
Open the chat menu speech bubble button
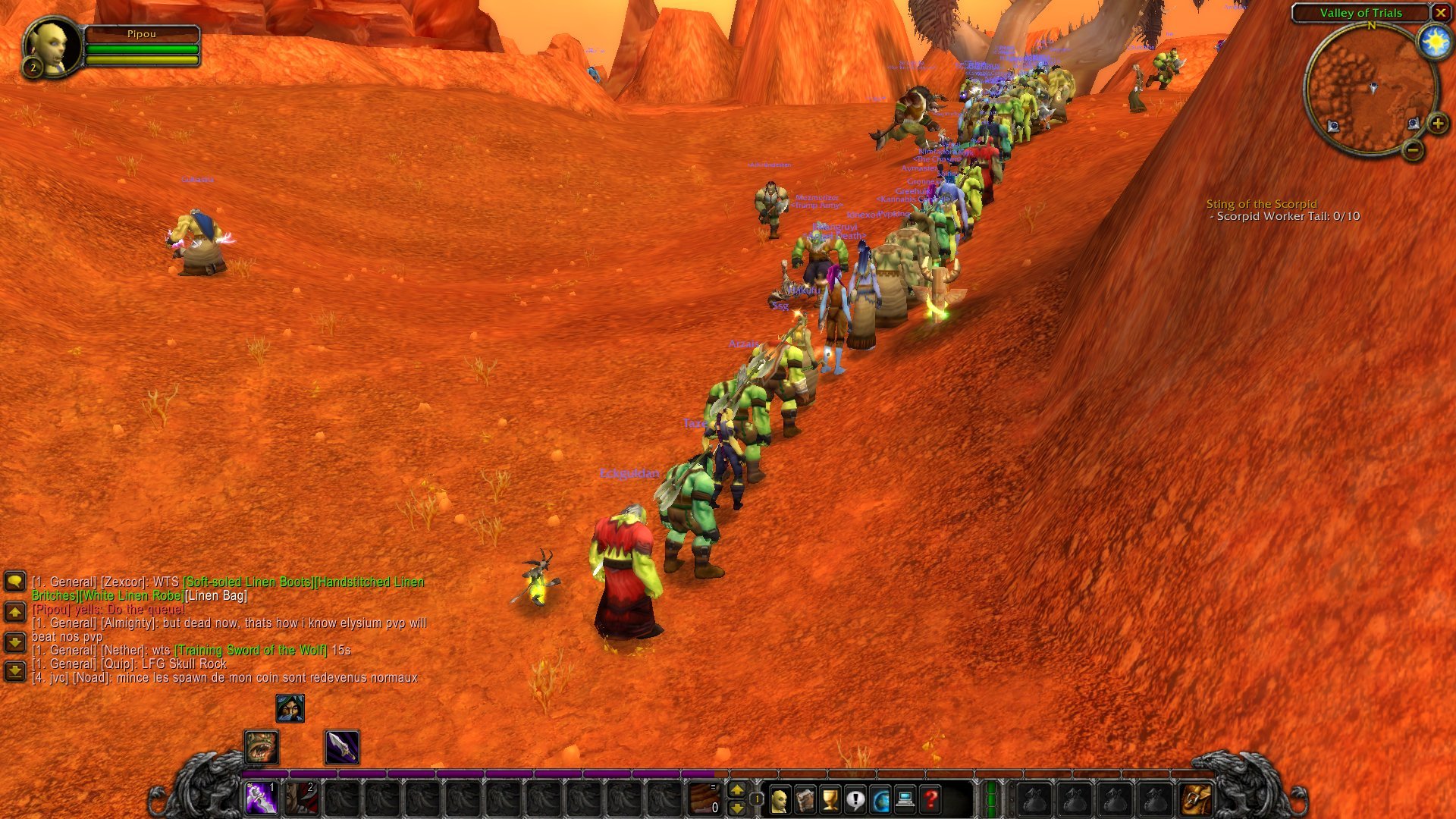click(15, 582)
